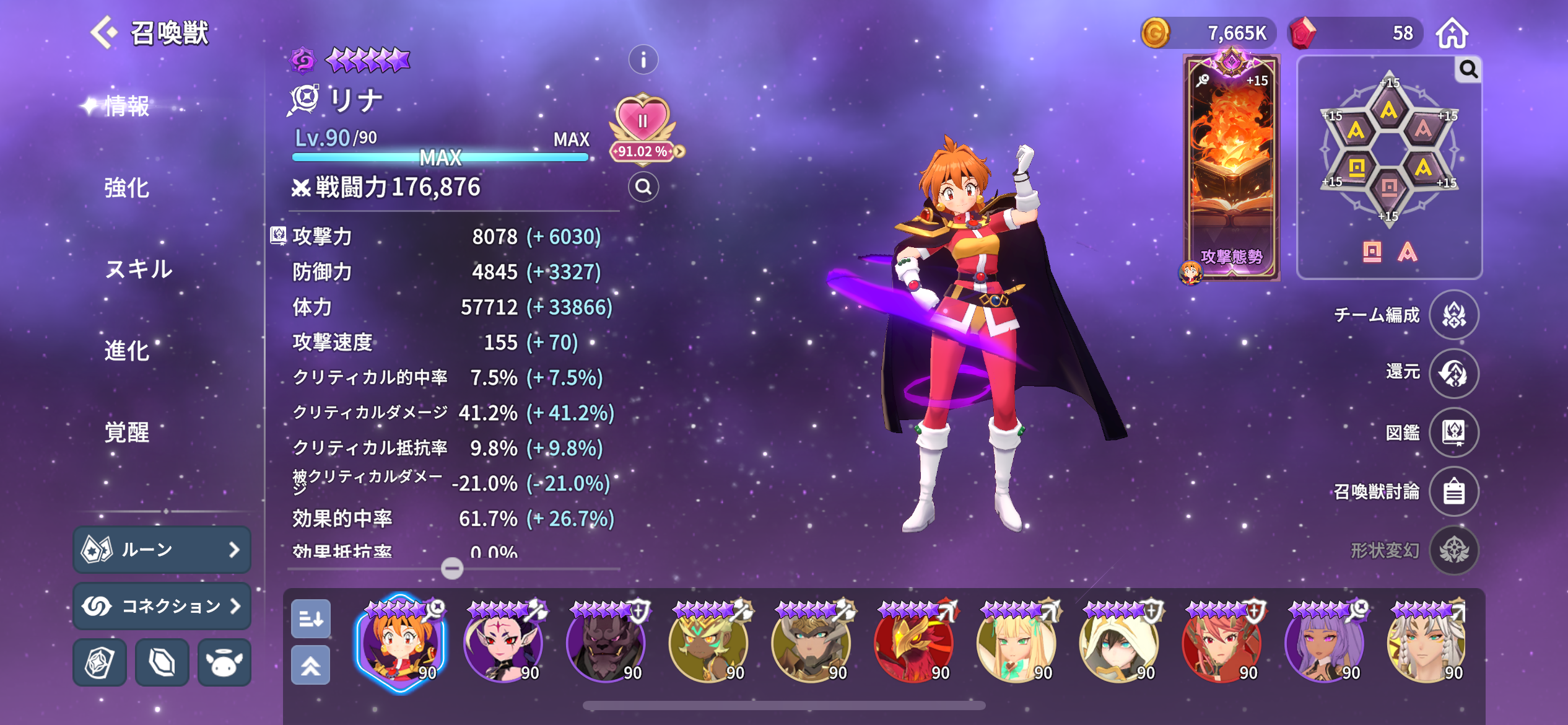
Task: Return to the home screen
Action: [1452, 33]
